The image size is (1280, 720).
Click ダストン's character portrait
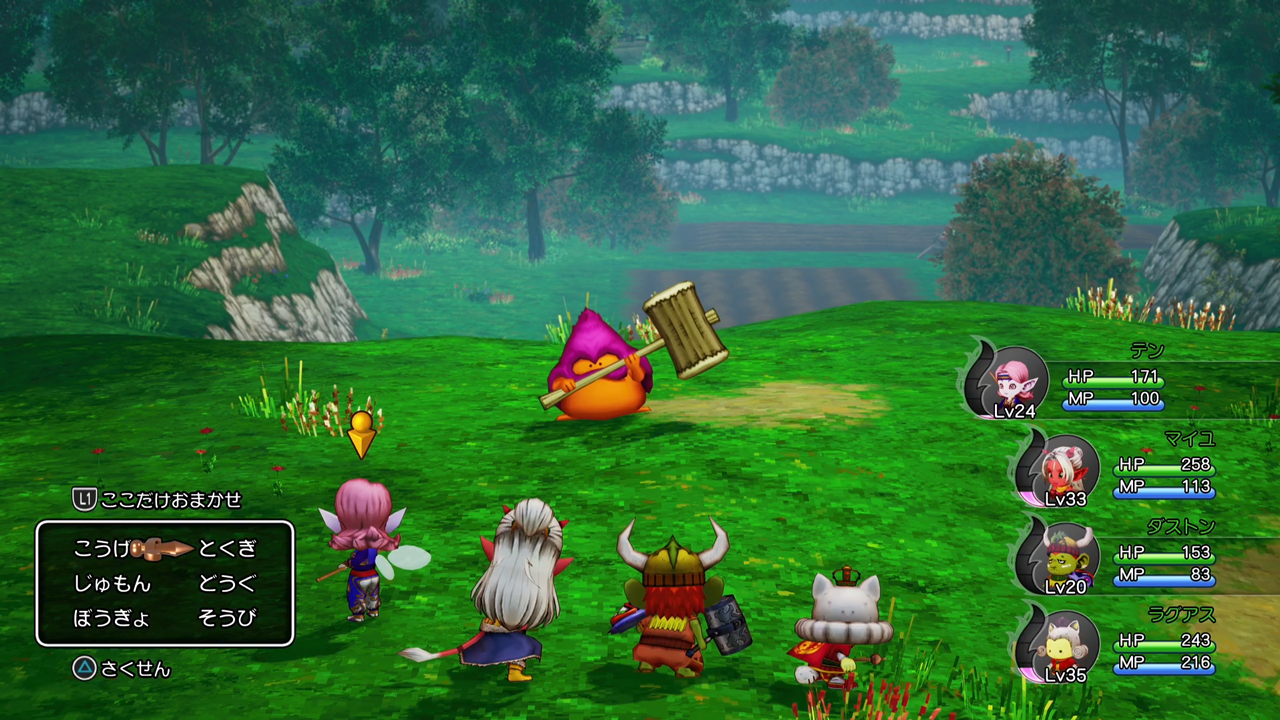[1065, 558]
